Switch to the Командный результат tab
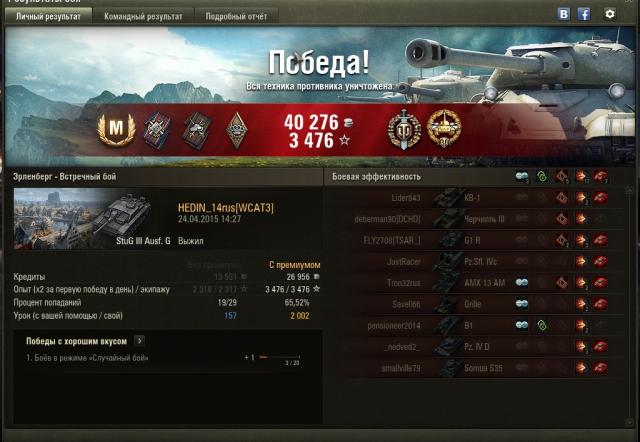The image size is (640, 442). pyautogui.click(x=143, y=17)
